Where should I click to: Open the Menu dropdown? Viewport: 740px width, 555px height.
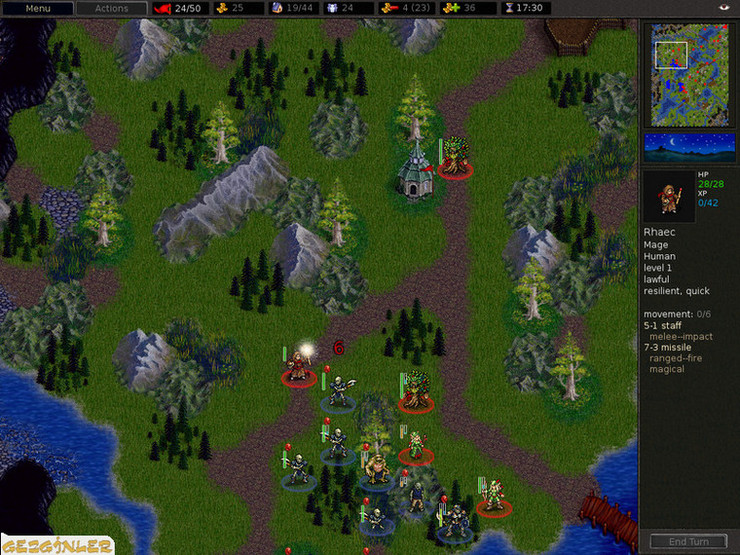pos(37,8)
